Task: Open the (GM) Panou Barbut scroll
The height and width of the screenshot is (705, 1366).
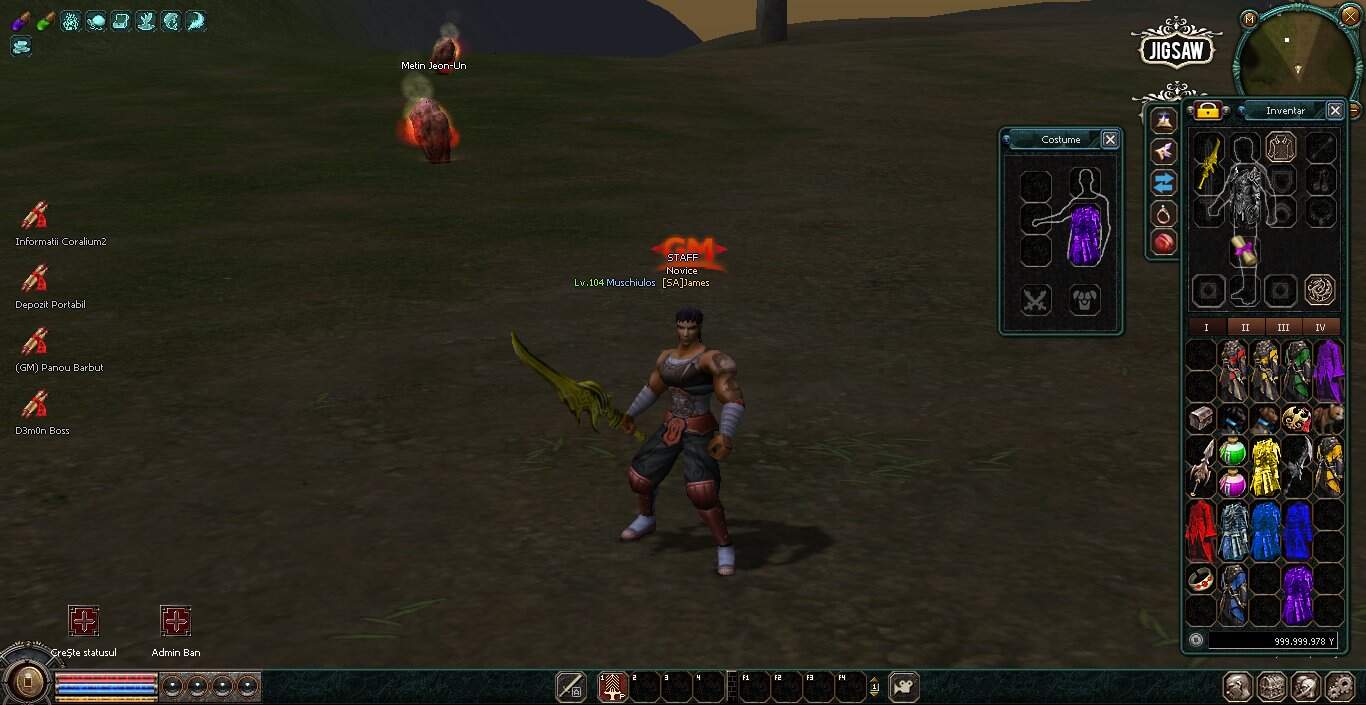Action: 35,342
